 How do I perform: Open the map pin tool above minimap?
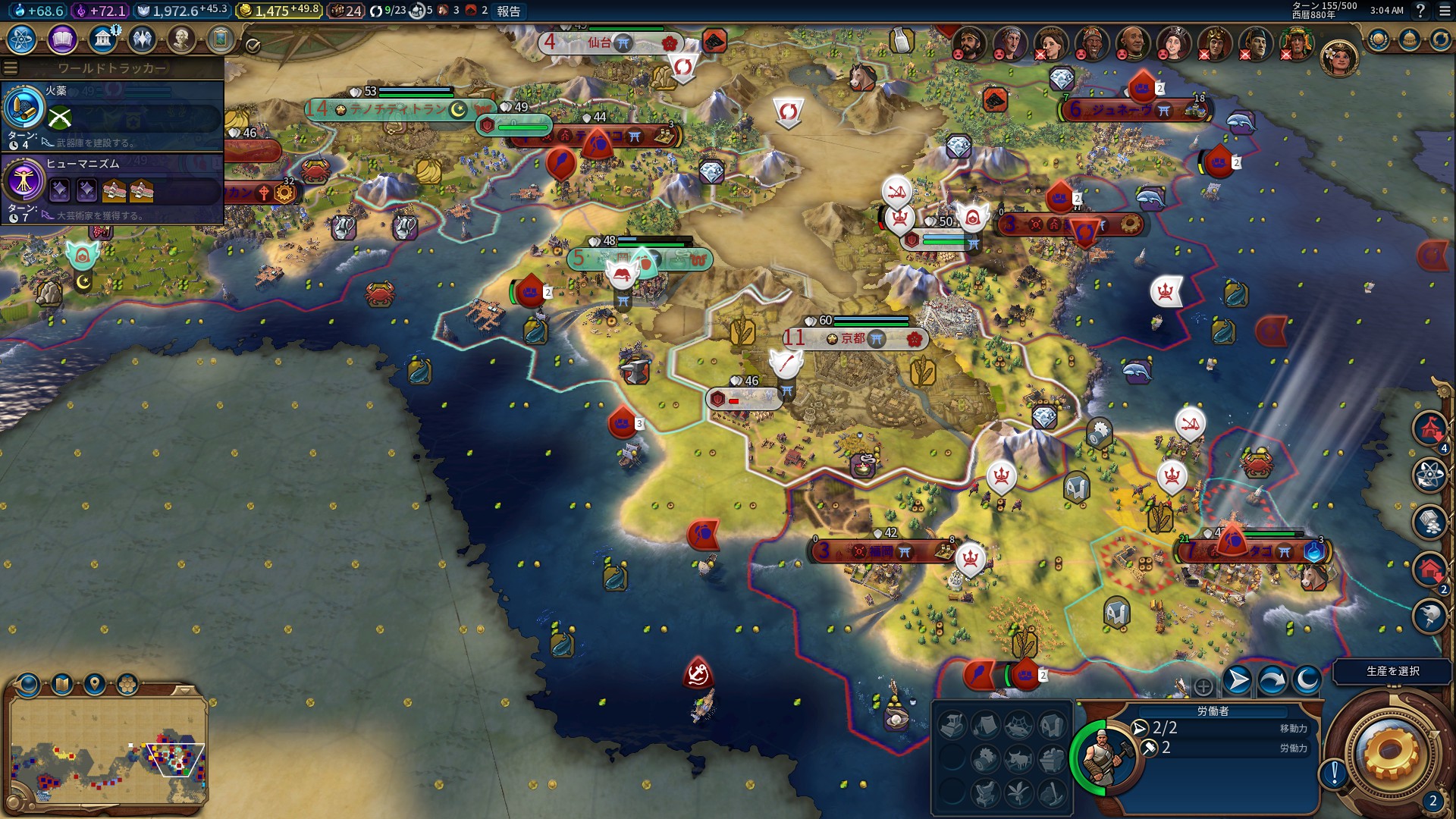click(x=94, y=685)
